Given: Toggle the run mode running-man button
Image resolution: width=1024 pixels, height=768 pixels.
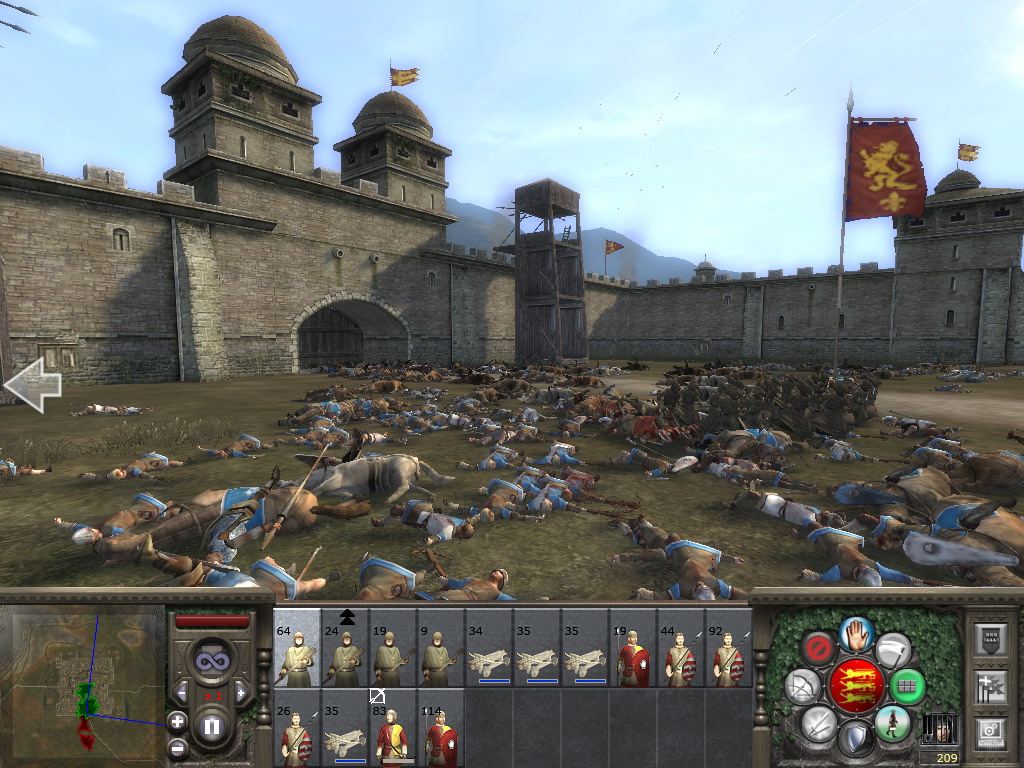Looking at the screenshot, I should (x=891, y=722).
